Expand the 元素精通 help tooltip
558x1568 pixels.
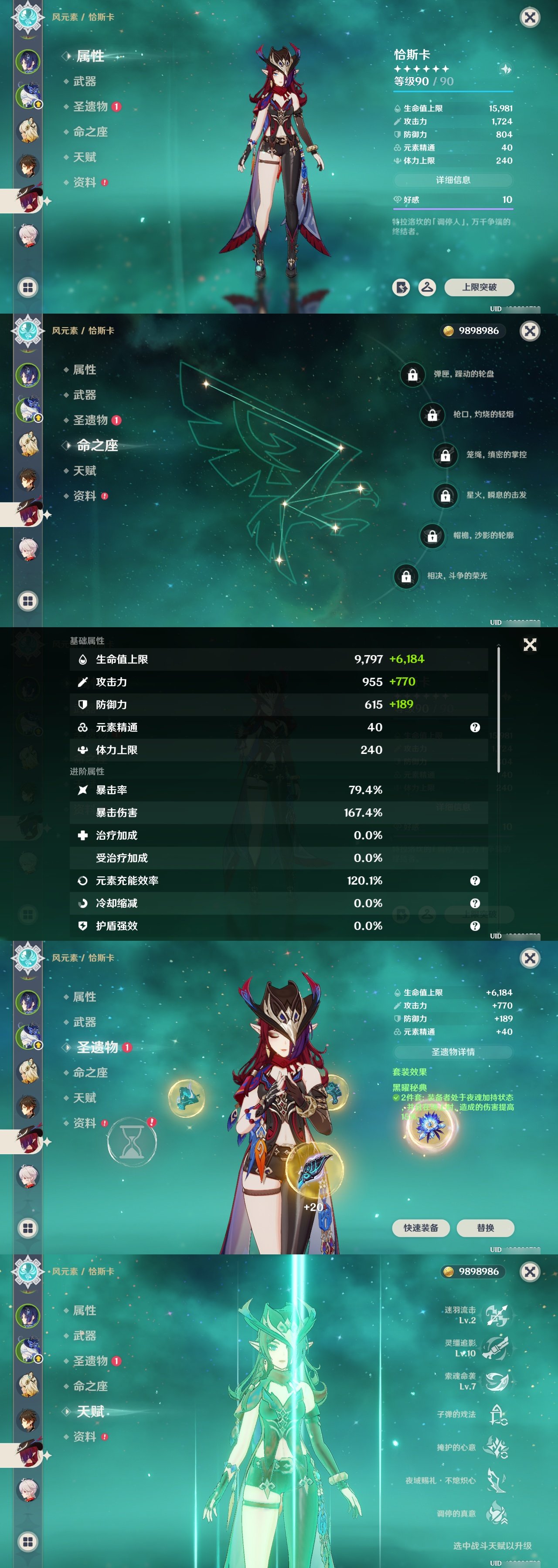tap(475, 727)
